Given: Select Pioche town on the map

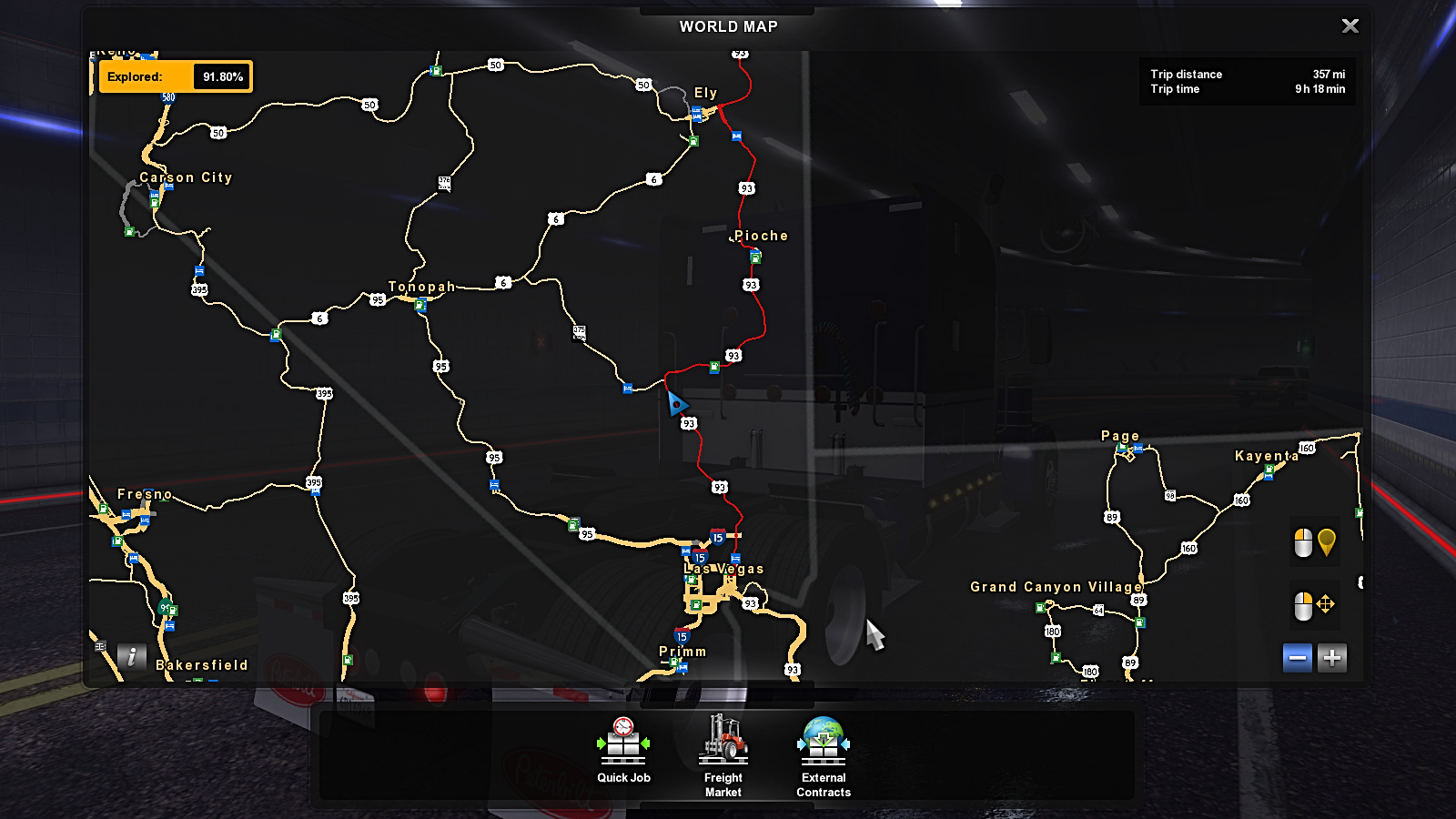Looking at the screenshot, I should [761, 236].
